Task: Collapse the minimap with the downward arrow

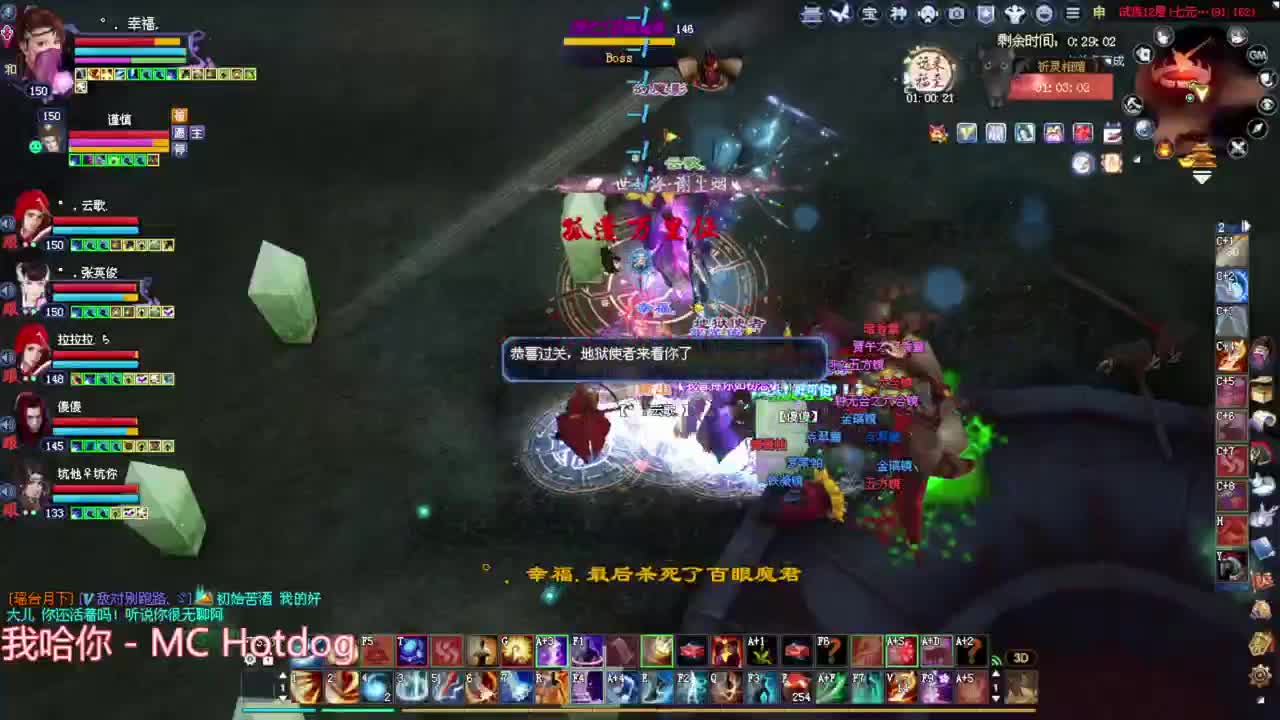Action: tap(1201, 176)
